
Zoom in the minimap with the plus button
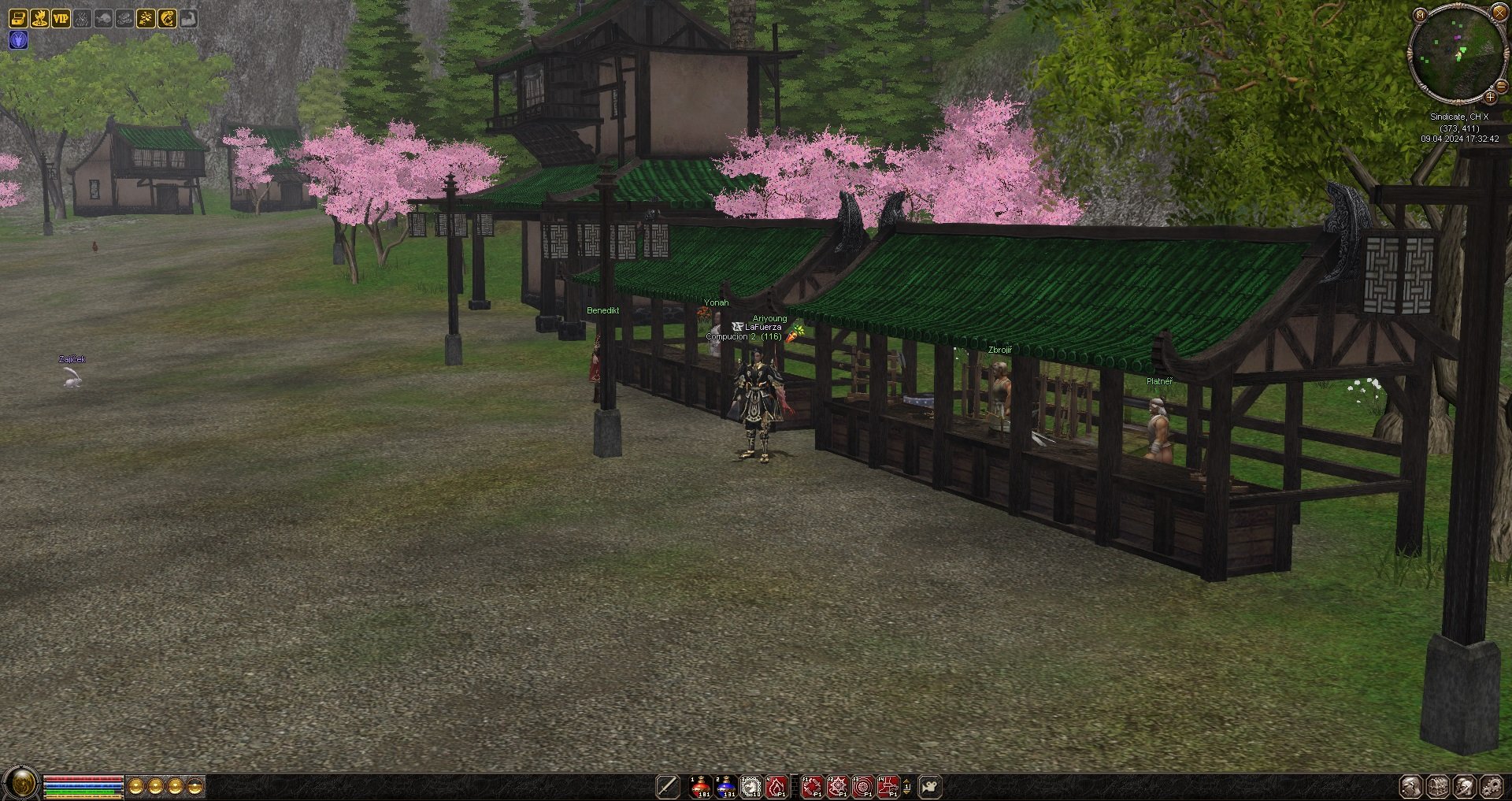pos(1490,97)
